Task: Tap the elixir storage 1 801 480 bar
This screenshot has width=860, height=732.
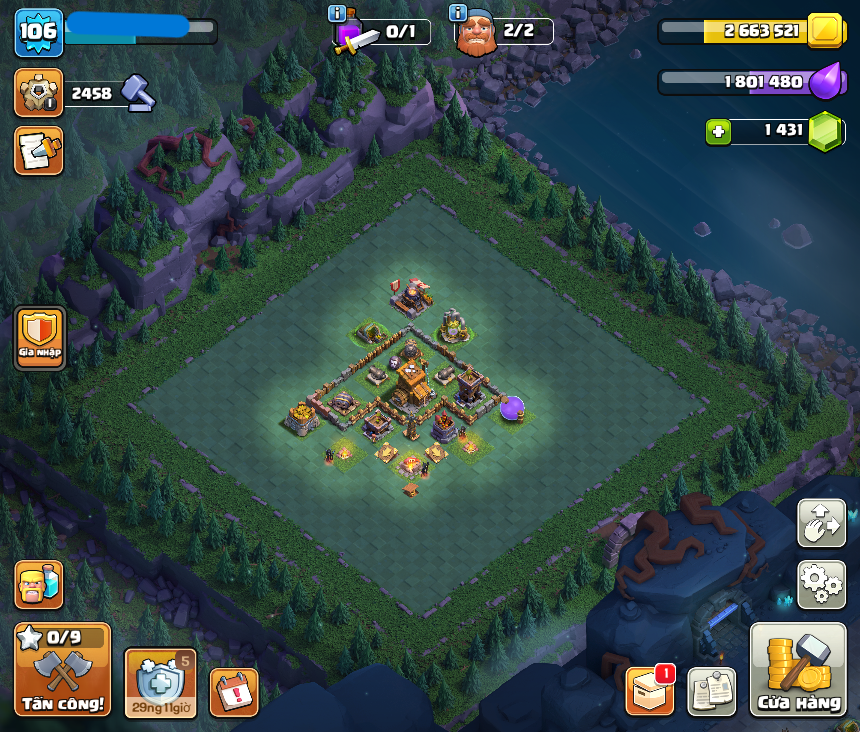Action: point(750,81)
